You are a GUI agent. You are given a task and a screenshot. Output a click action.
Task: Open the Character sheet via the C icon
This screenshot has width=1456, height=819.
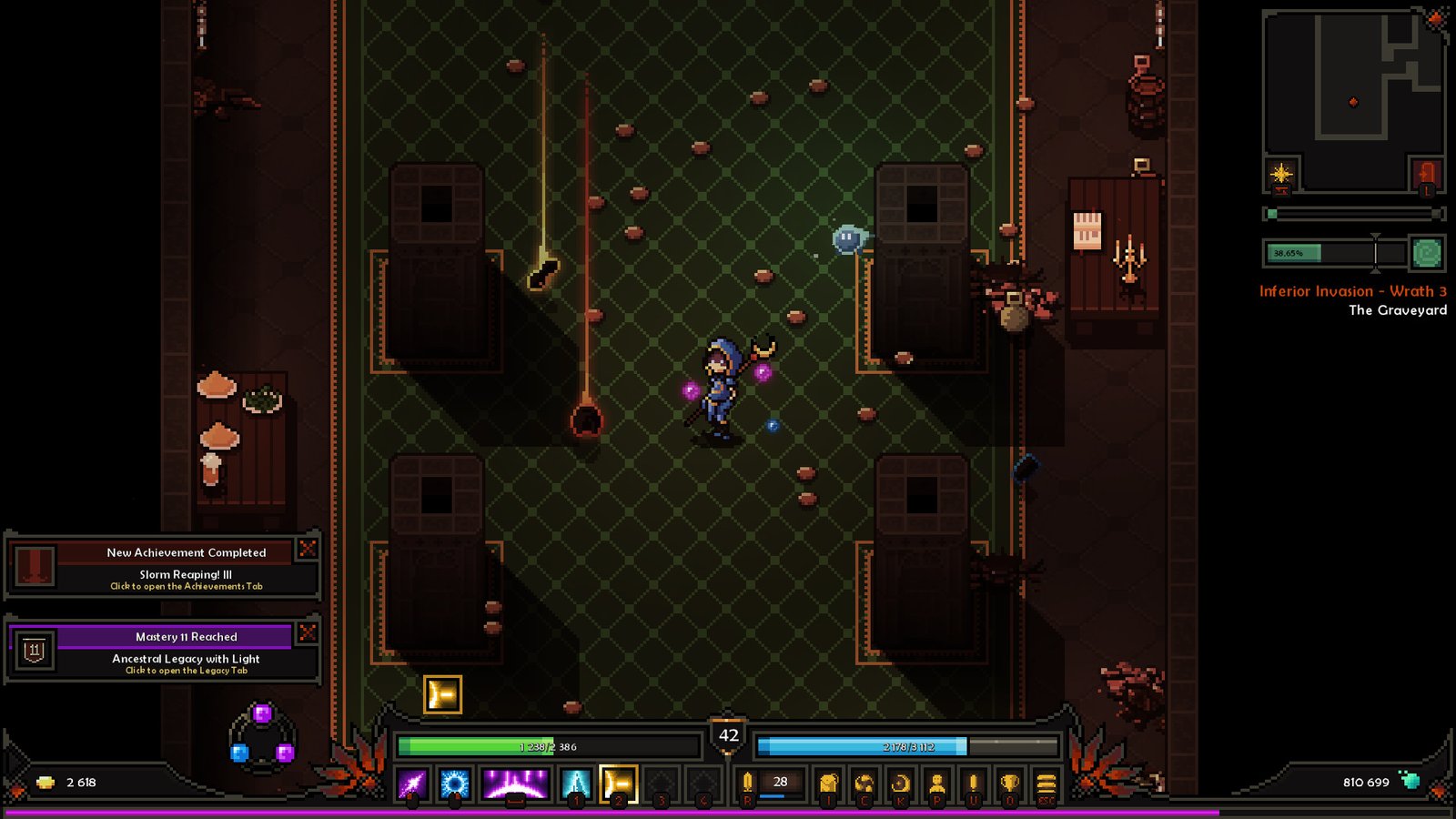point(864,781)
